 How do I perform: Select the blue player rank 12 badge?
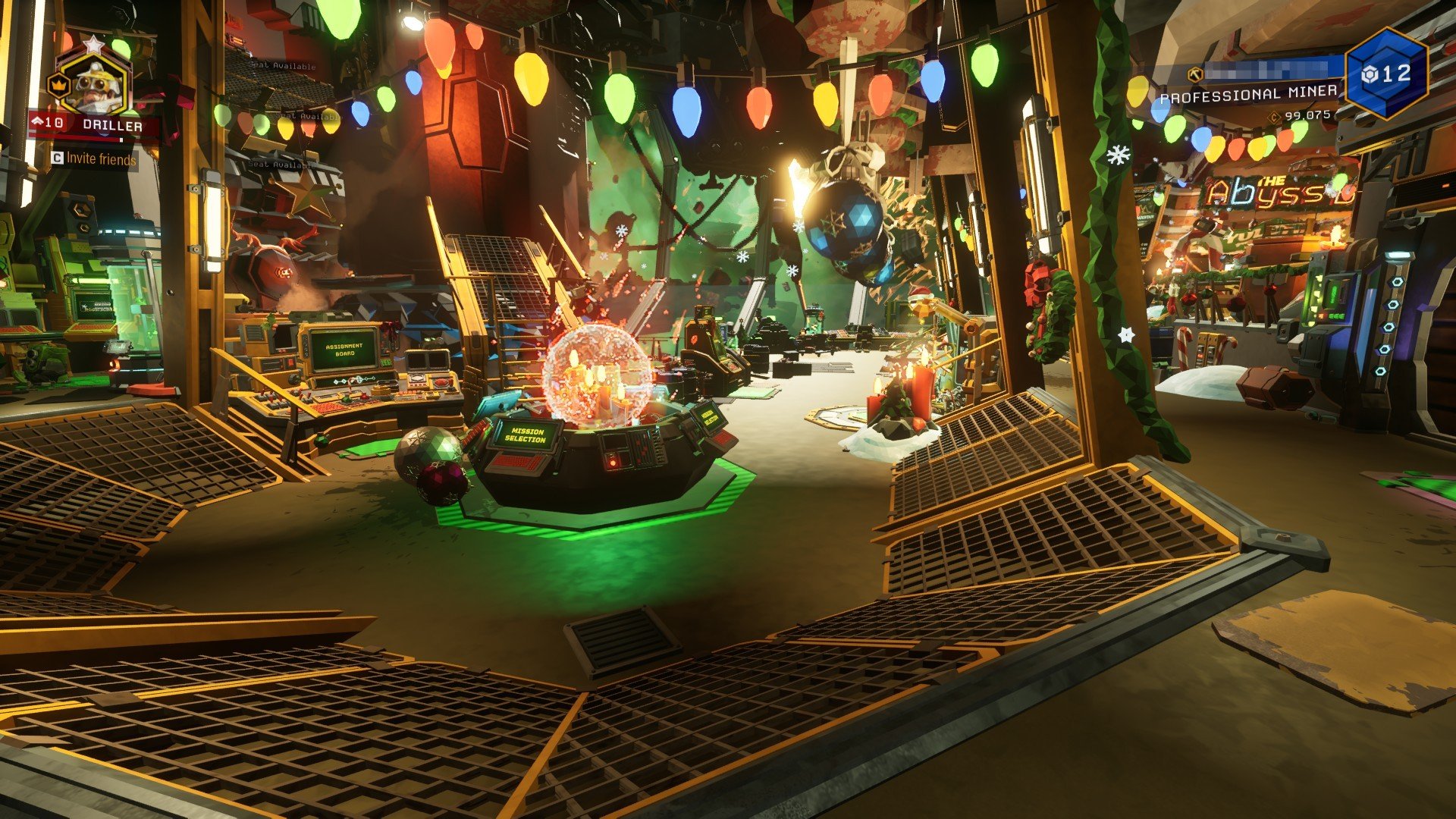pos(1387,73)
